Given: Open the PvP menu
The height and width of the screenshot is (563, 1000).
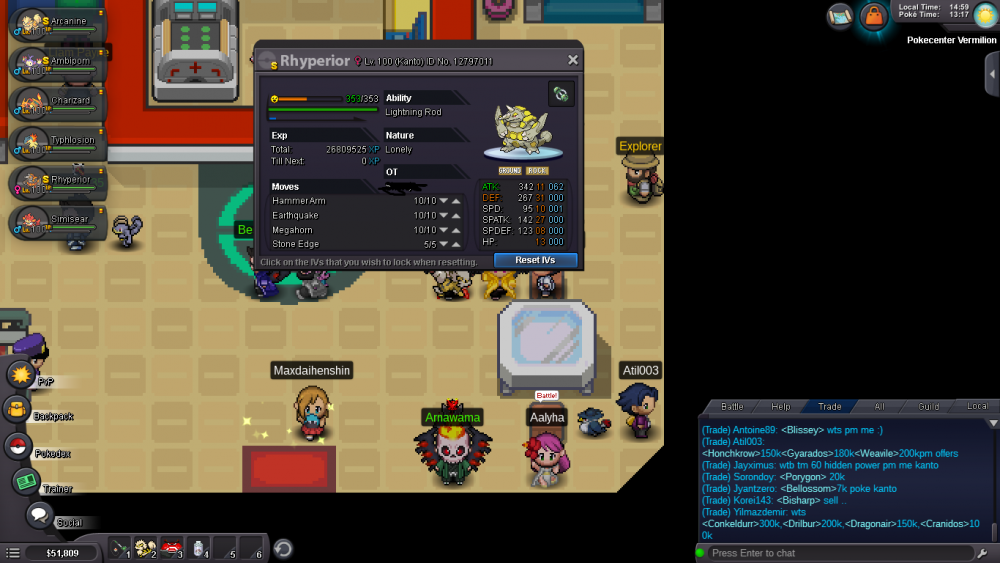Looking at the screenshot, I should [21, 375].
